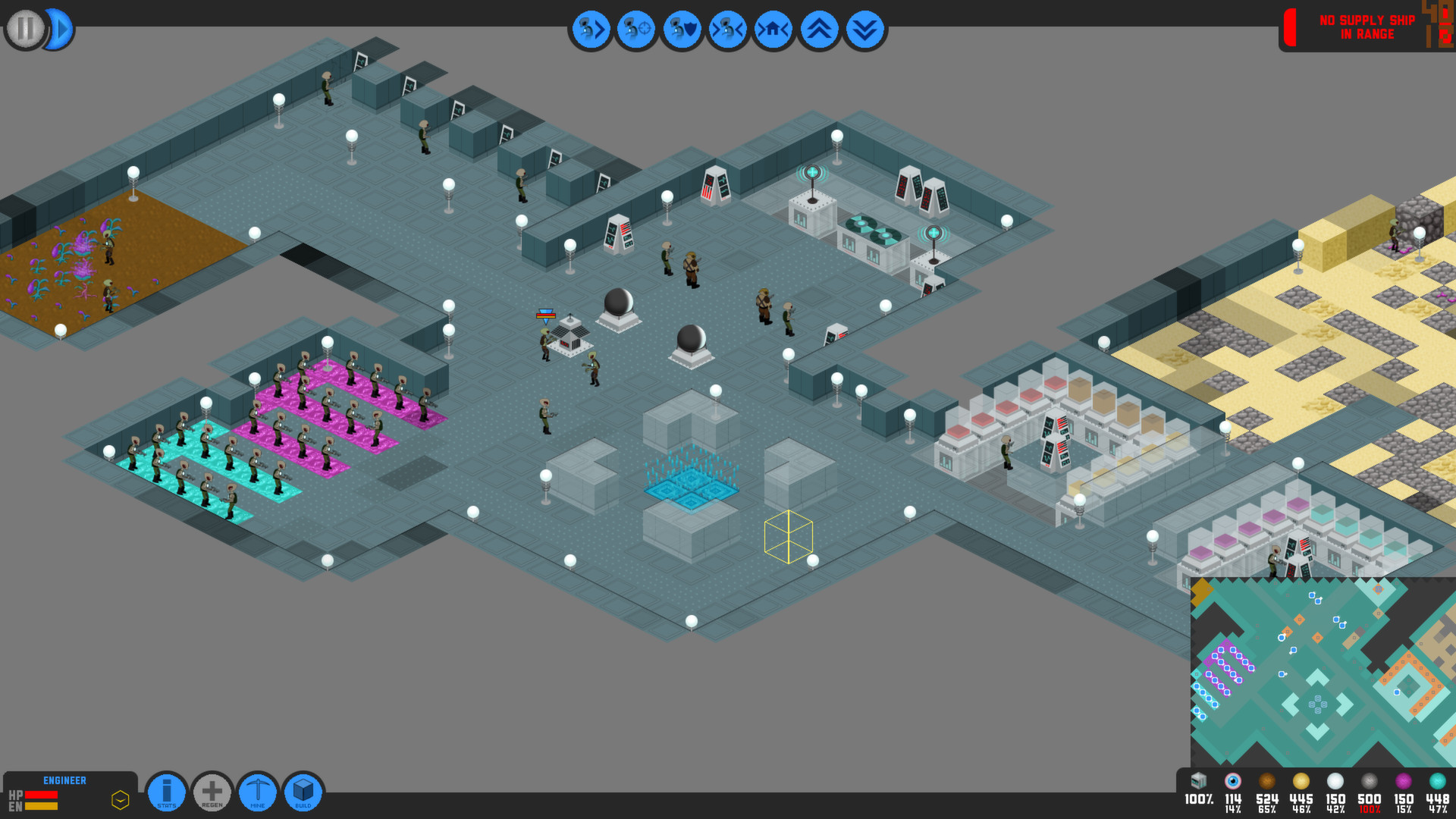This screenshot has width=1456, height=819.
Task: Activate the unit defend shield command
Action: [682, 30]
